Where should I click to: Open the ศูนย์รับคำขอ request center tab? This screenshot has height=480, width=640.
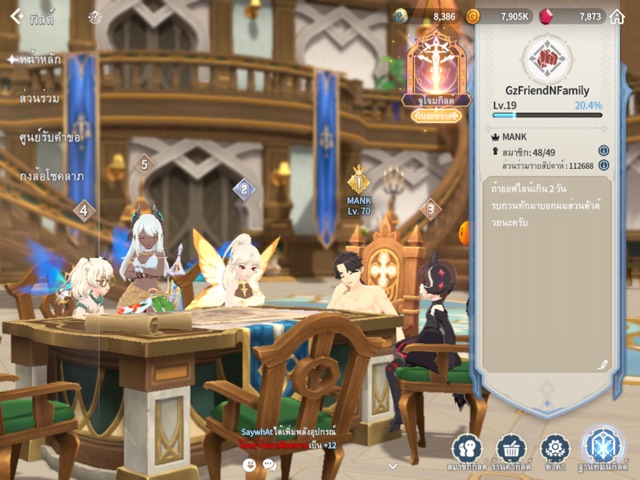coord(50,137)
